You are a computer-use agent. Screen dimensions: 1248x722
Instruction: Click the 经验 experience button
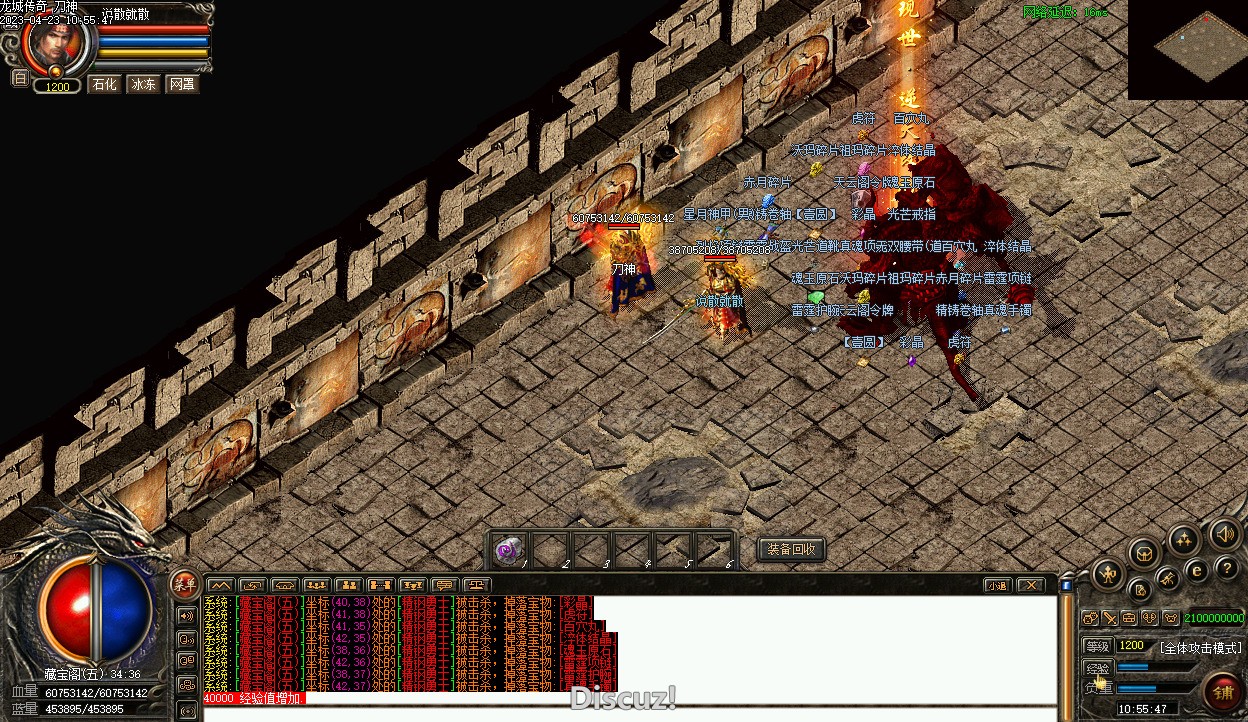(1098, 667)
